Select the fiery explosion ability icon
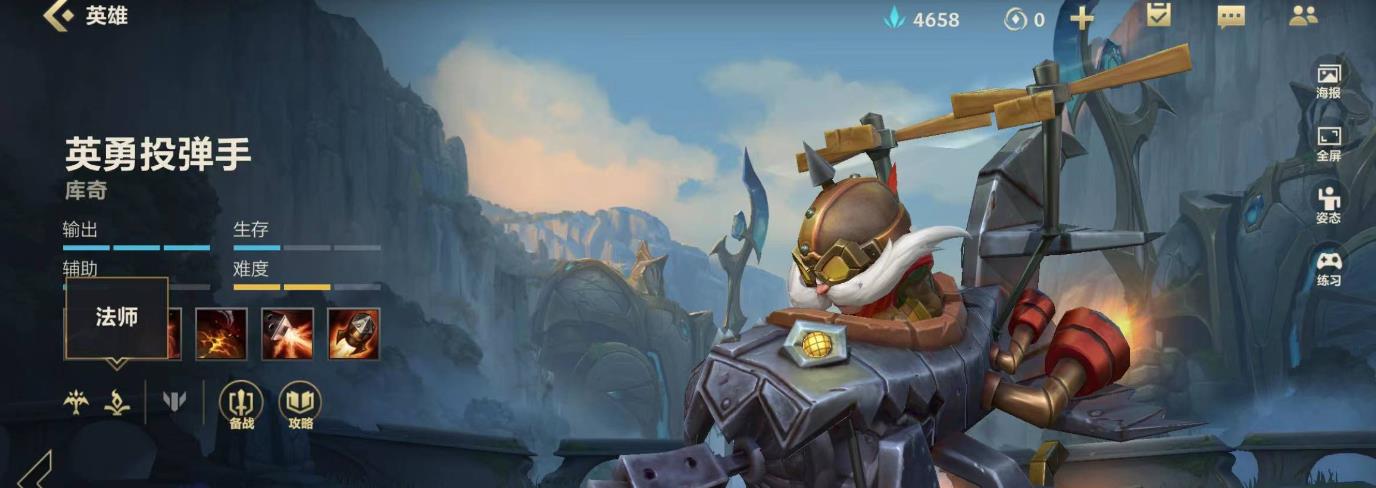The image size is (1376, 488). (221, 334)
